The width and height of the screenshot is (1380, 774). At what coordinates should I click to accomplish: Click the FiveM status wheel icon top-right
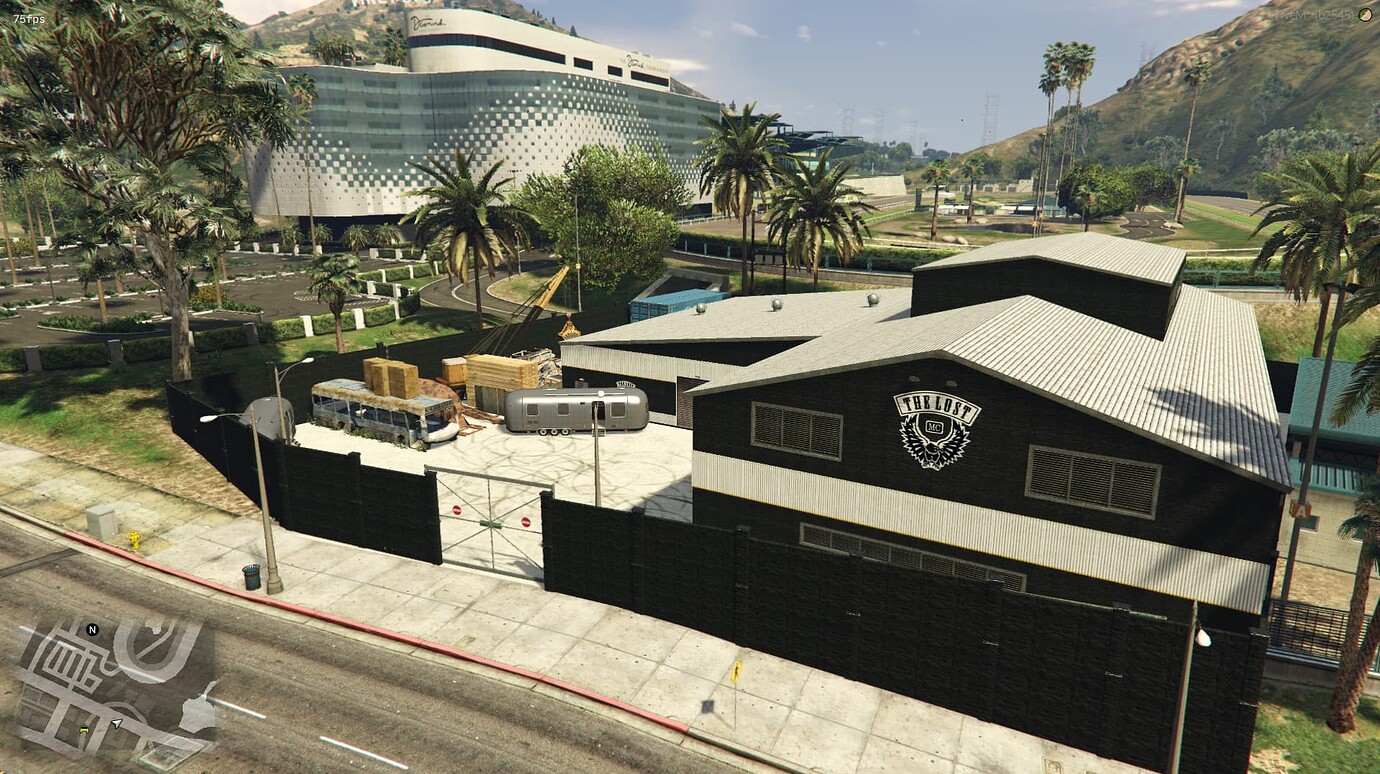point(1364,14)
